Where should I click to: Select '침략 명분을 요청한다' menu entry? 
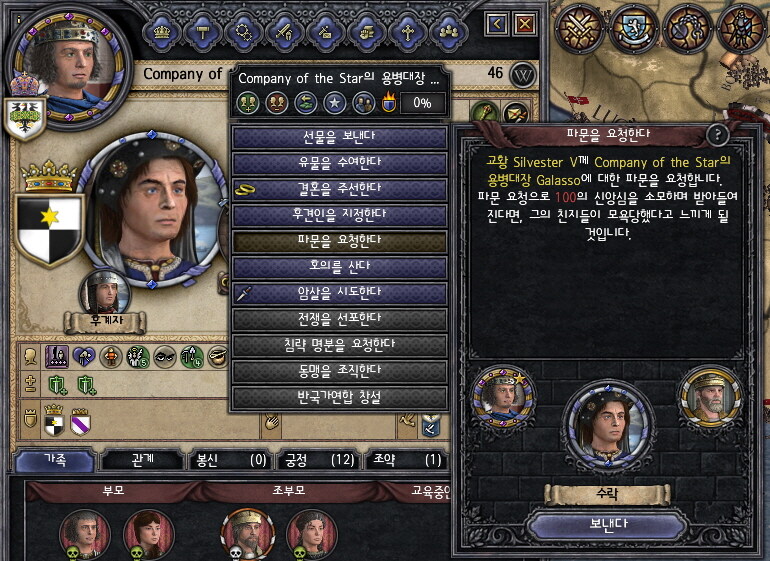click(x=339, y=345)
